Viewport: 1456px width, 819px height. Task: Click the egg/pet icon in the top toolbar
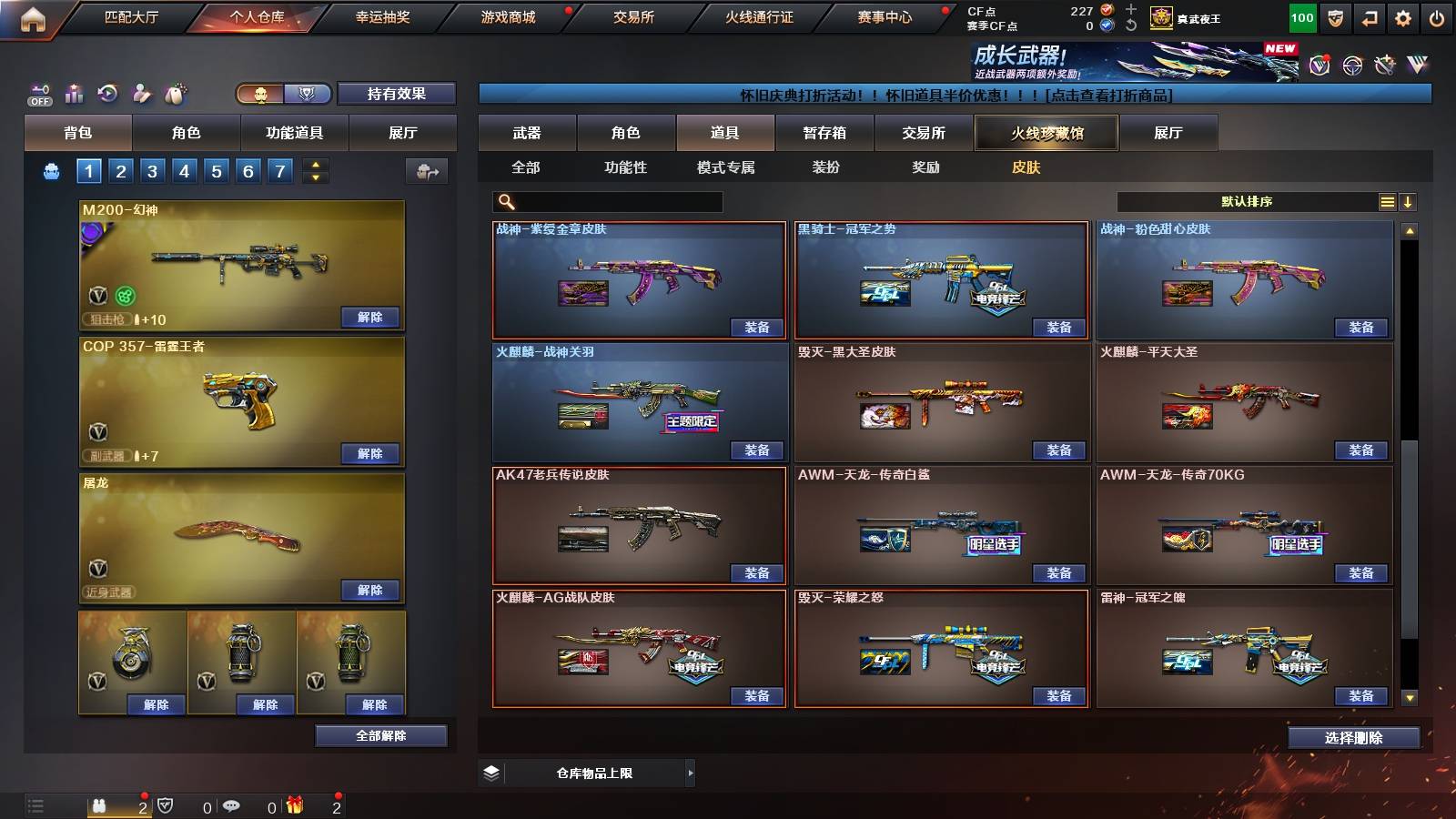(174, 94)
